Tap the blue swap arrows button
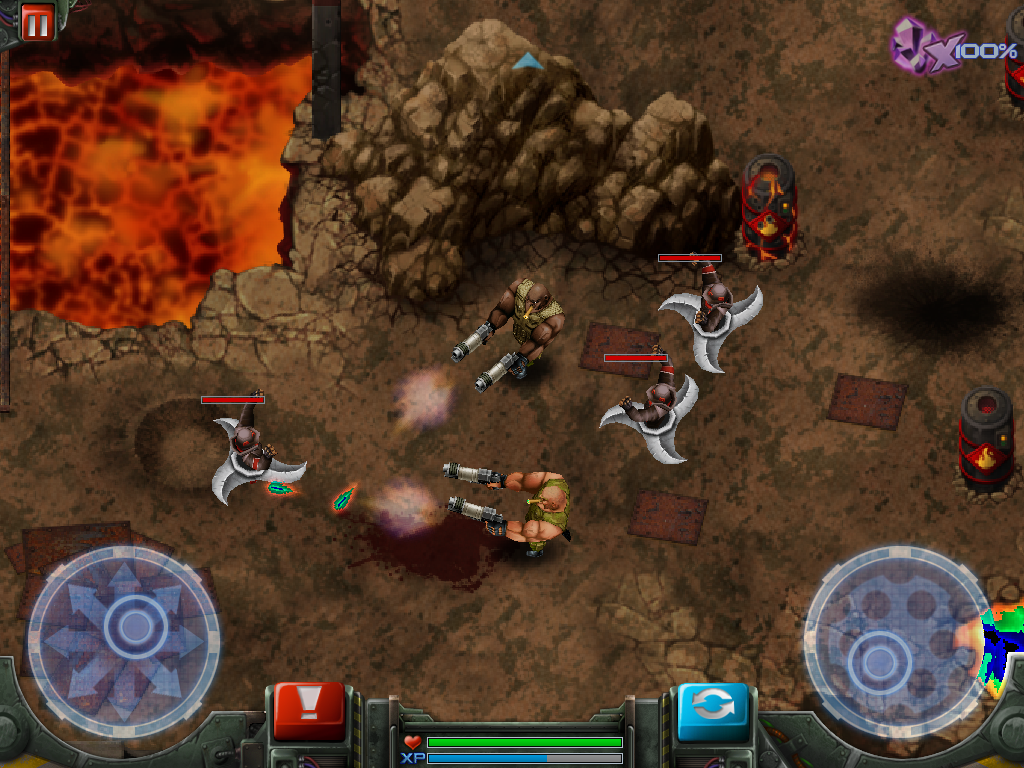This screenshot has width=1024, height=768. 713,709
